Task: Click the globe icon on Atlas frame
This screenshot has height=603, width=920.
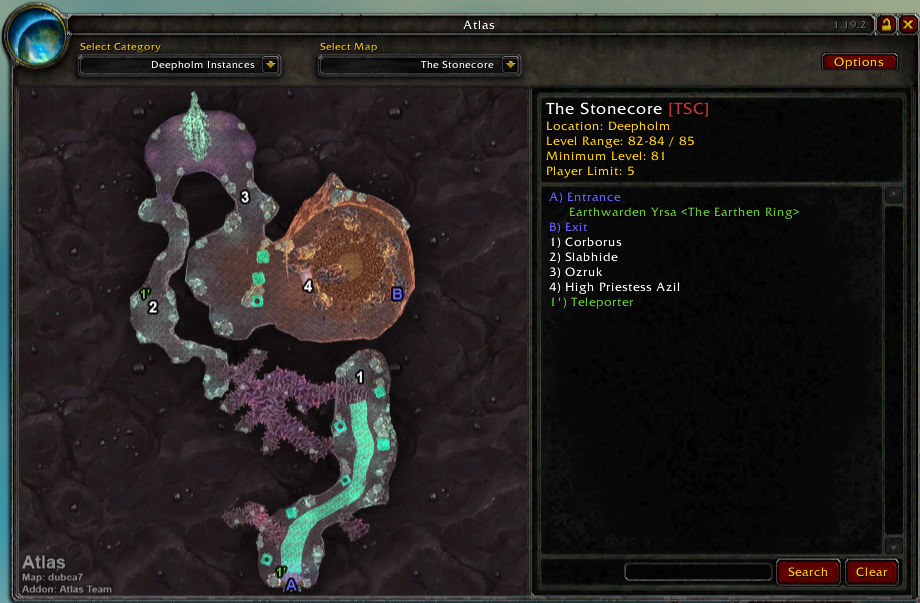Action: tap(35, 36)
